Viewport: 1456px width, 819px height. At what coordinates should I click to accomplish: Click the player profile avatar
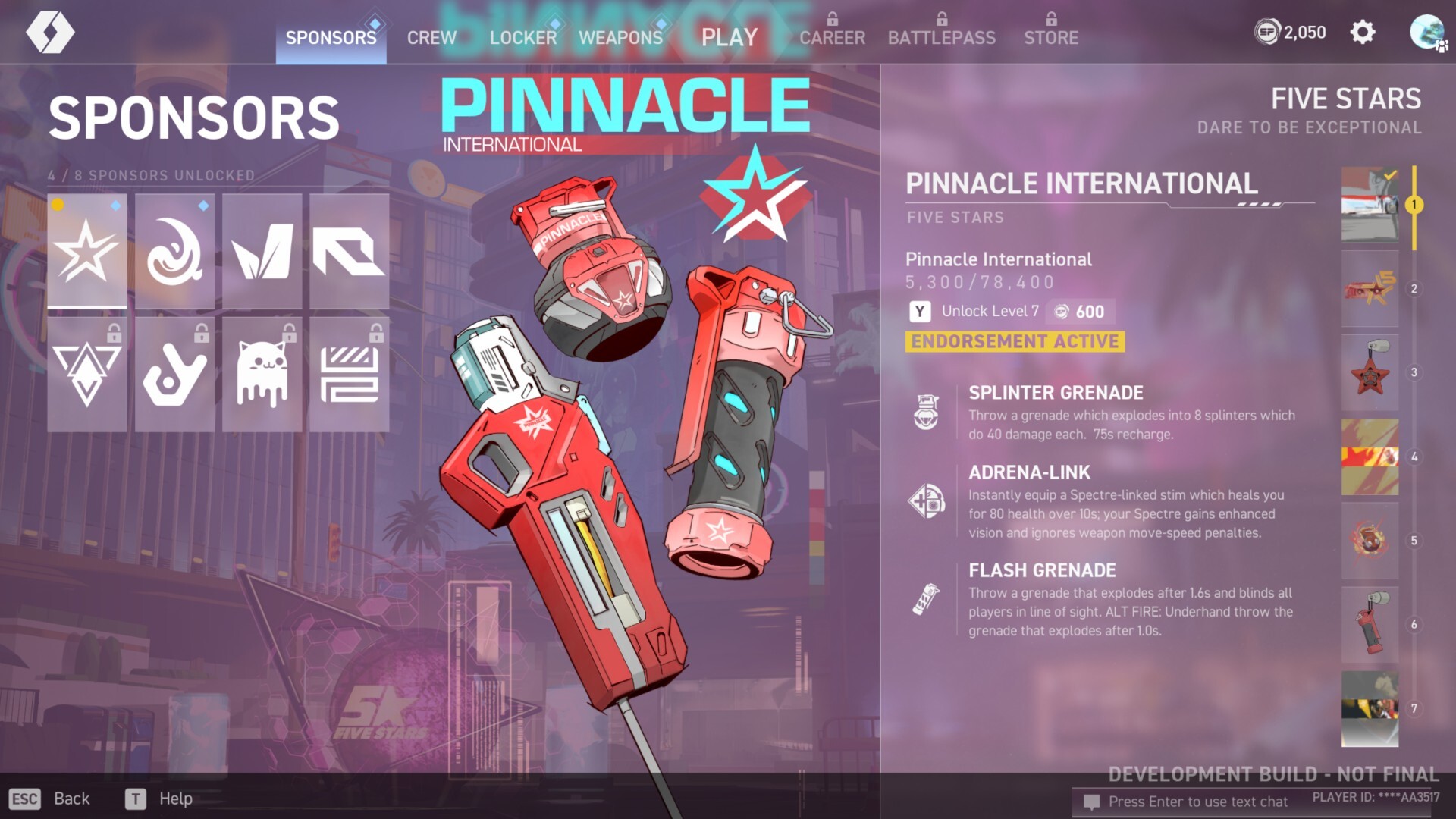tap(1426, 33)
